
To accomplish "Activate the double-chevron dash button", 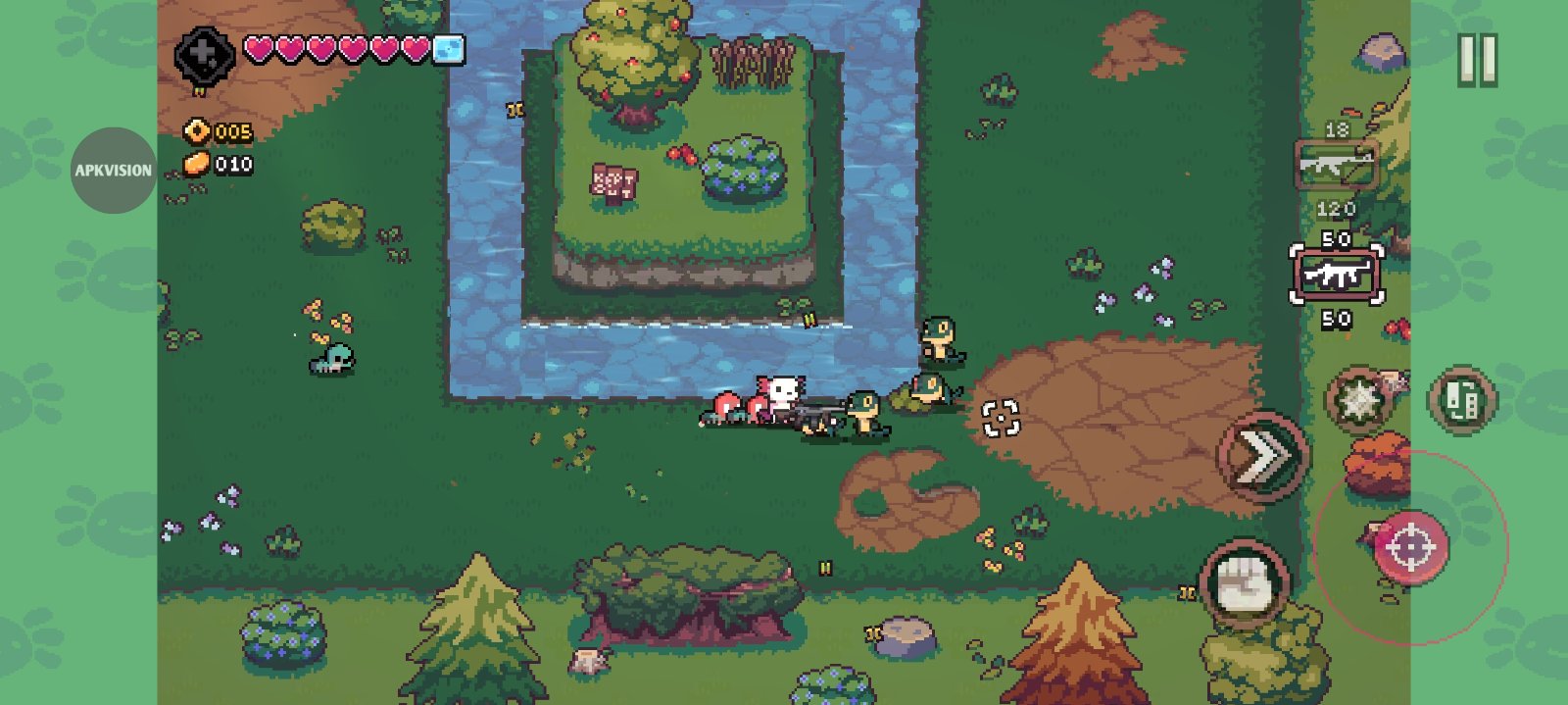I will 1262,457.
